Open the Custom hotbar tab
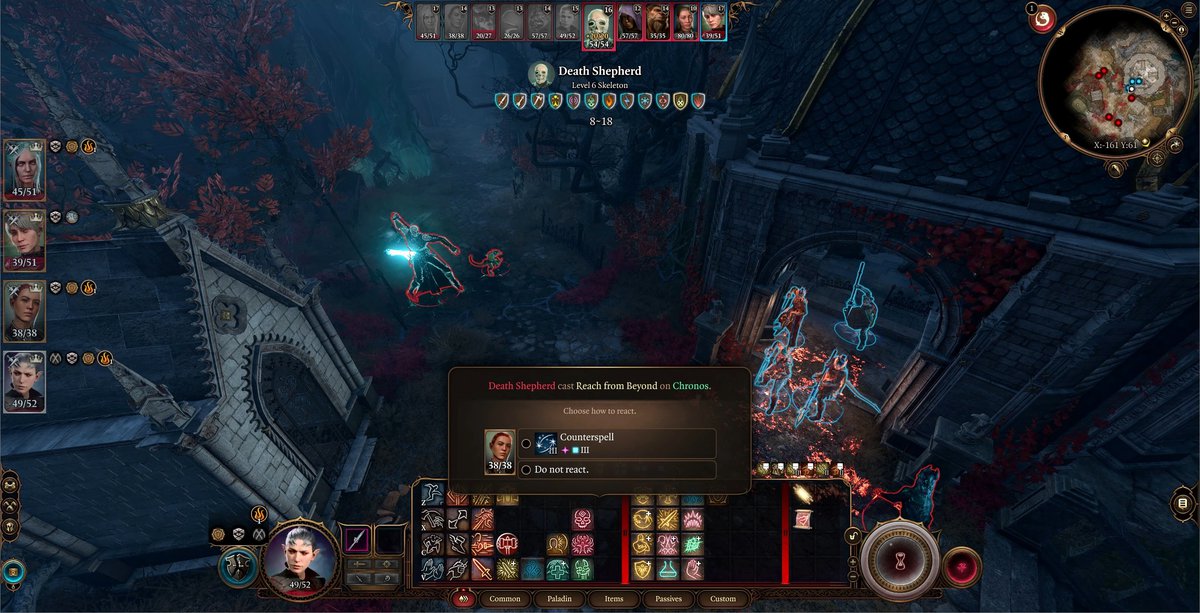This screenshot has width=1200, height=613. (723, 599)
